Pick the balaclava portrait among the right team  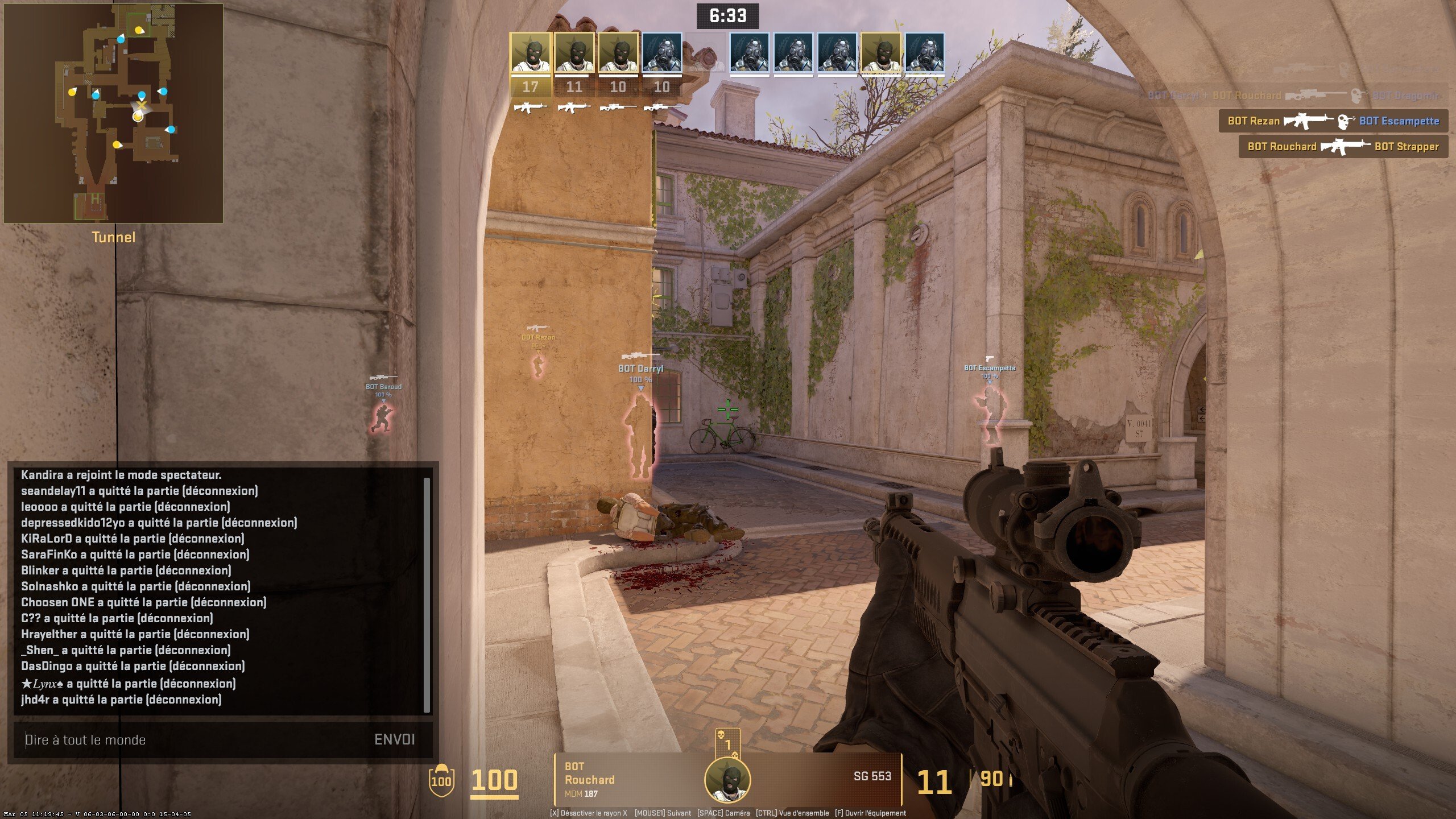click(880, 53)
